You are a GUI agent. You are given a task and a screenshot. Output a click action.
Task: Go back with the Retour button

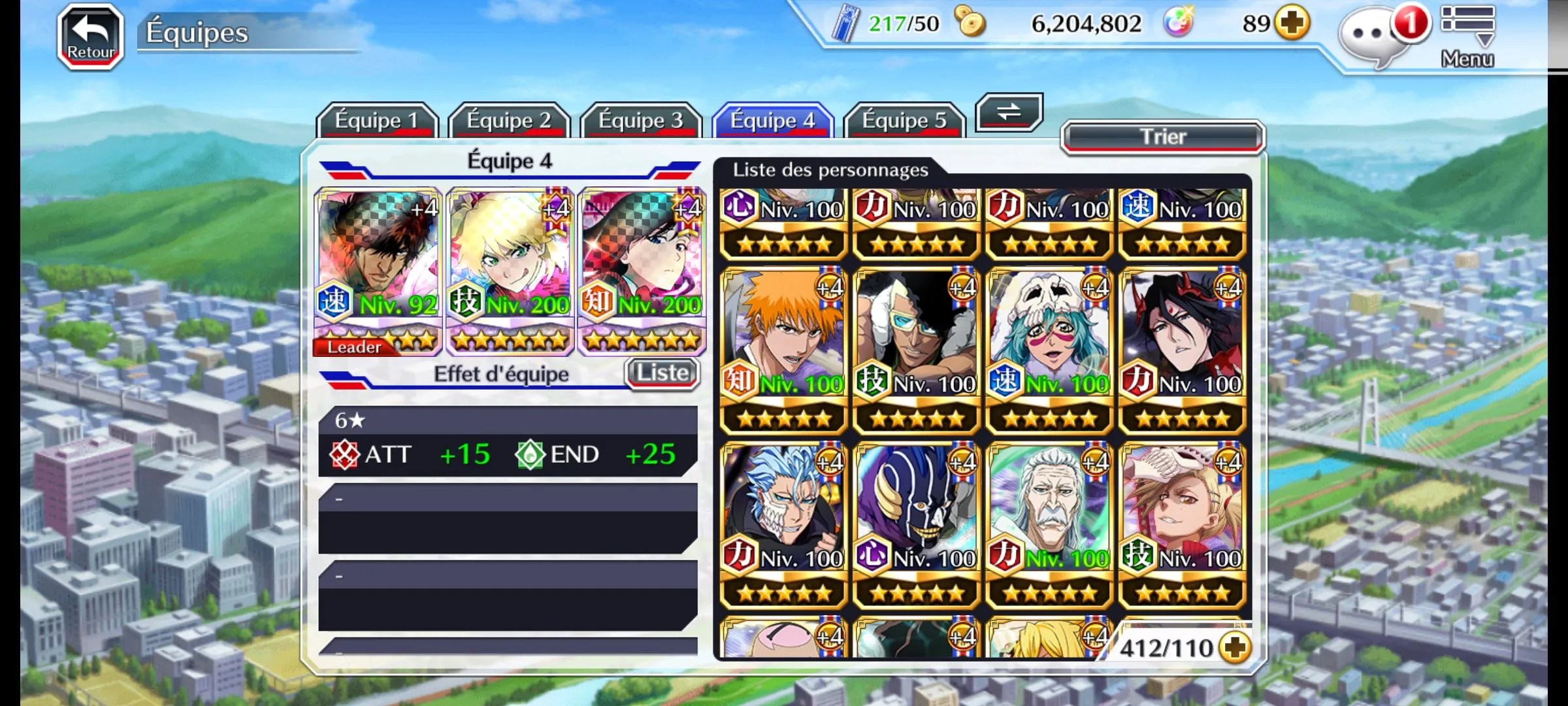point(91,36)
